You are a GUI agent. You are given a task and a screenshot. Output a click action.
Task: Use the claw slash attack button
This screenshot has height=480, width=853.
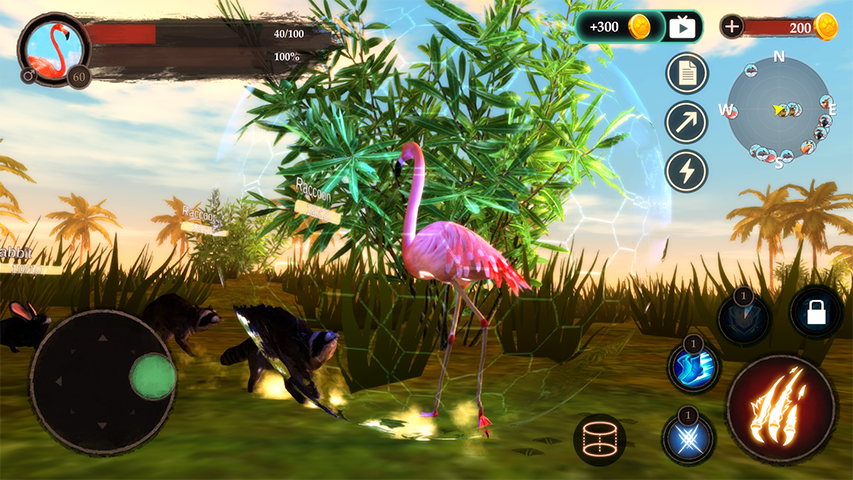[781, 408]
